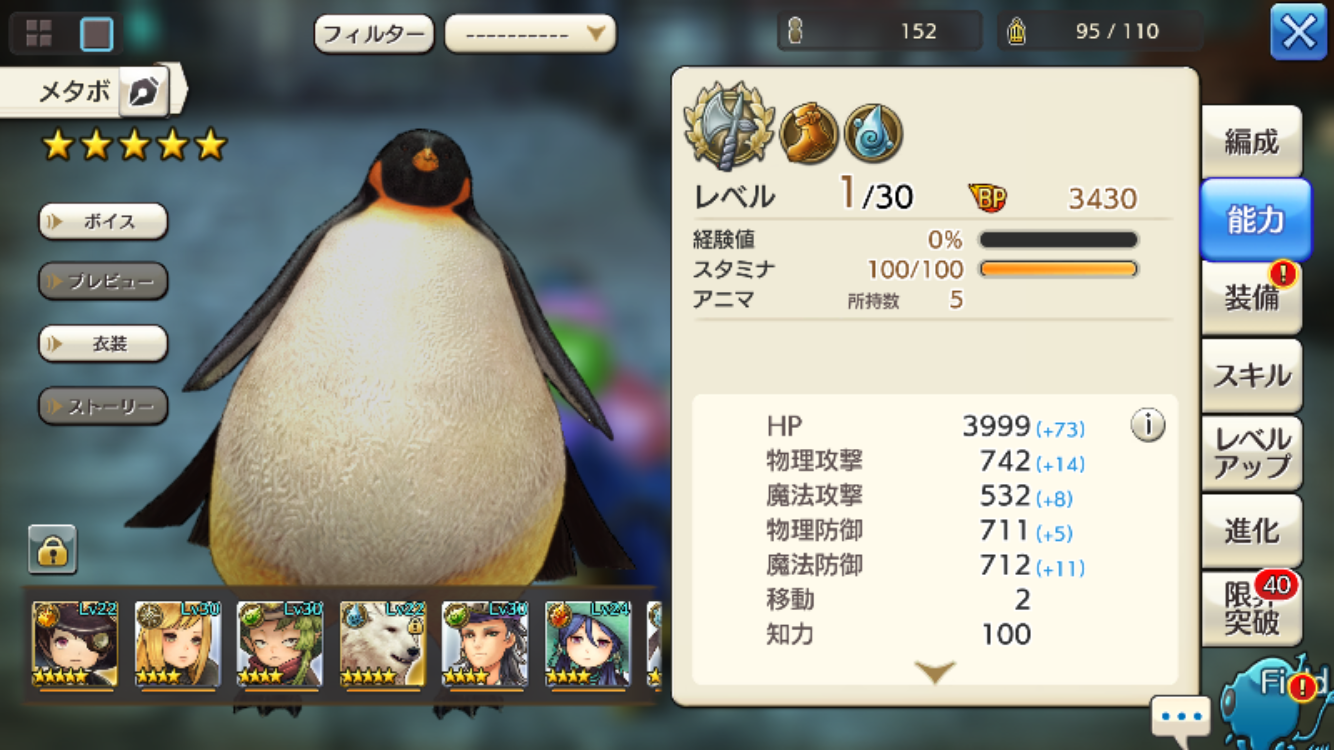The width and height of the screenshot is (1334, 750).
Task: Play the ボイス voice lines
Action: [x=103, y=221]
